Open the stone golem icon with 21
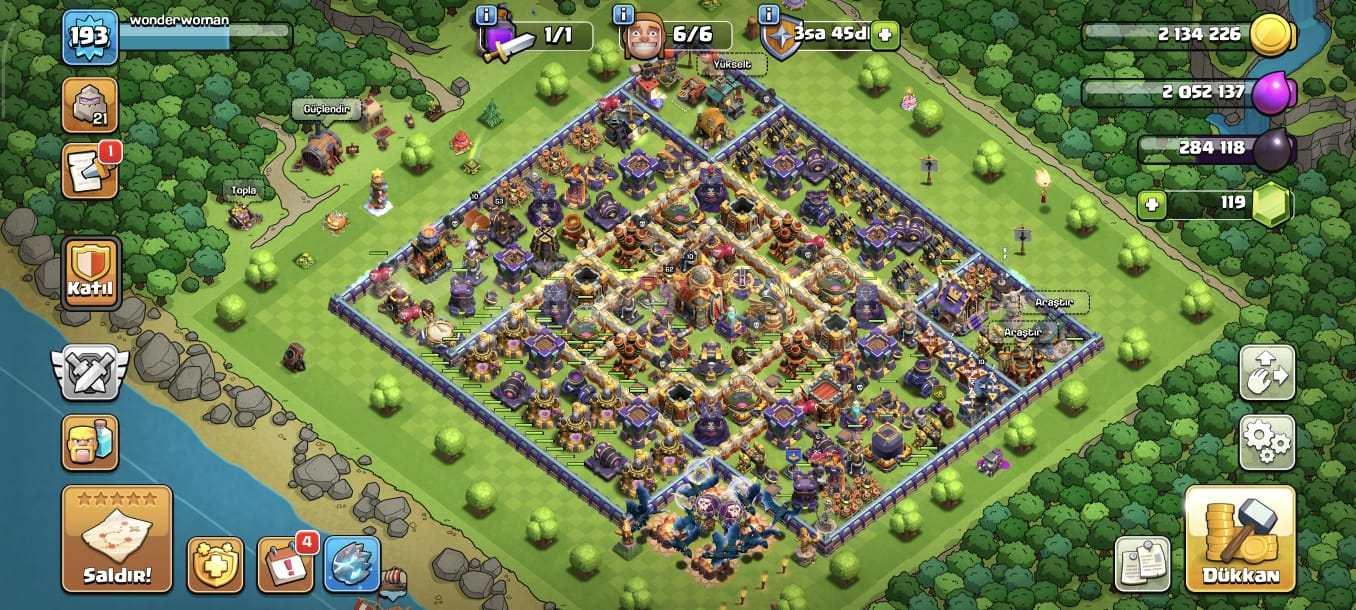 [x=90, y=105]
